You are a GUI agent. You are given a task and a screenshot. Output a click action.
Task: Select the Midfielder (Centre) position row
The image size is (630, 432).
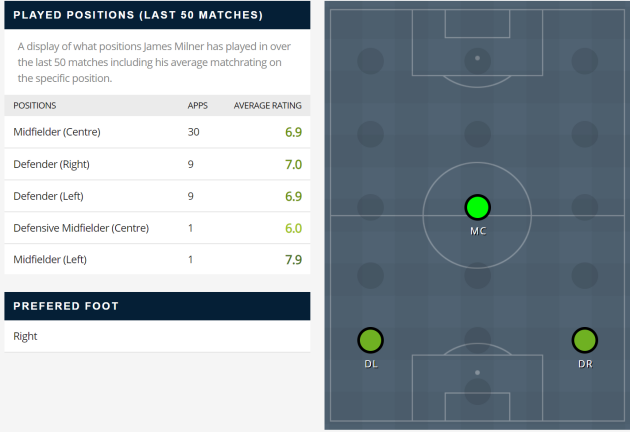coord(157,132)
